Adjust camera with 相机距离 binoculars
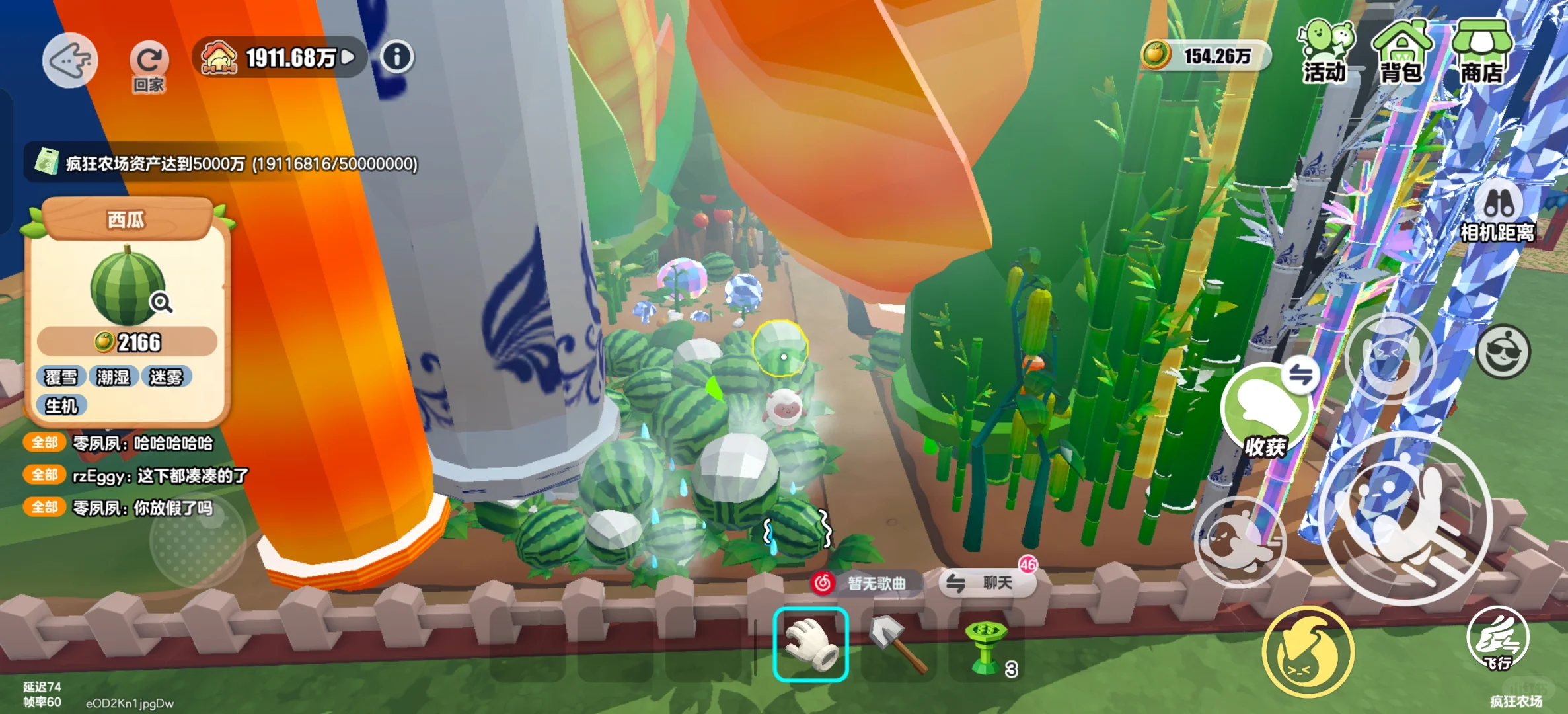The width and height of the screenshot is (1568, 714). tap(1497, 213)
